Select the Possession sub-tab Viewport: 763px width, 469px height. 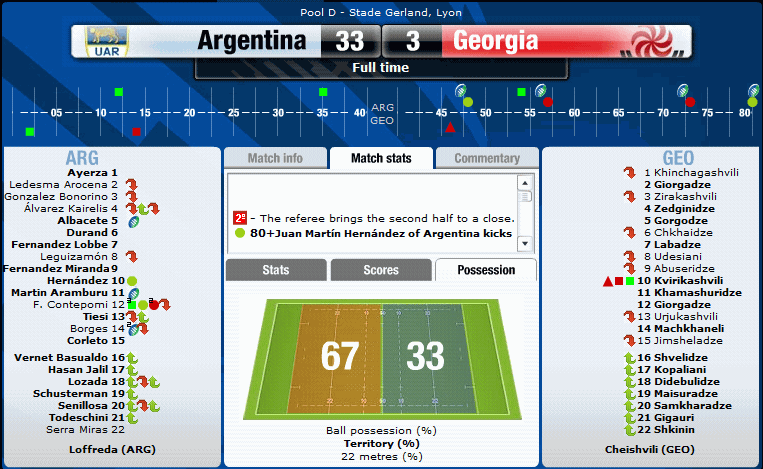pos(486,270)
